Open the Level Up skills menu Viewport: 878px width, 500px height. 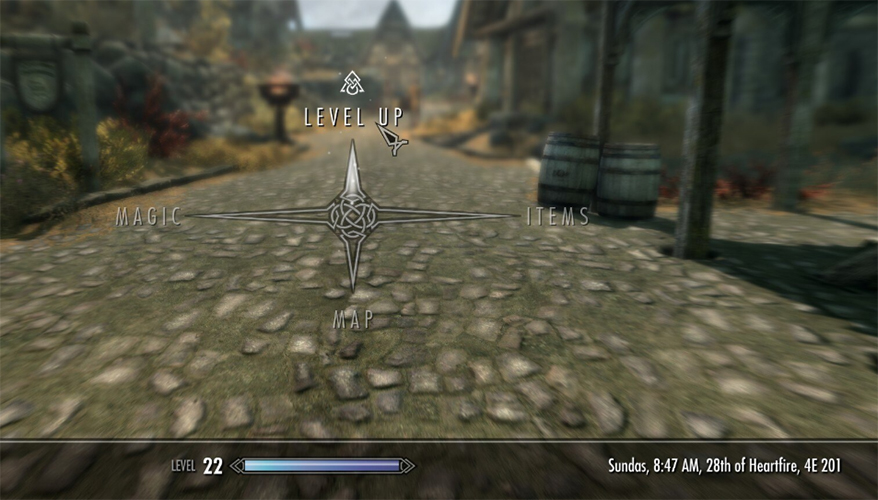[x=349, y=116]
